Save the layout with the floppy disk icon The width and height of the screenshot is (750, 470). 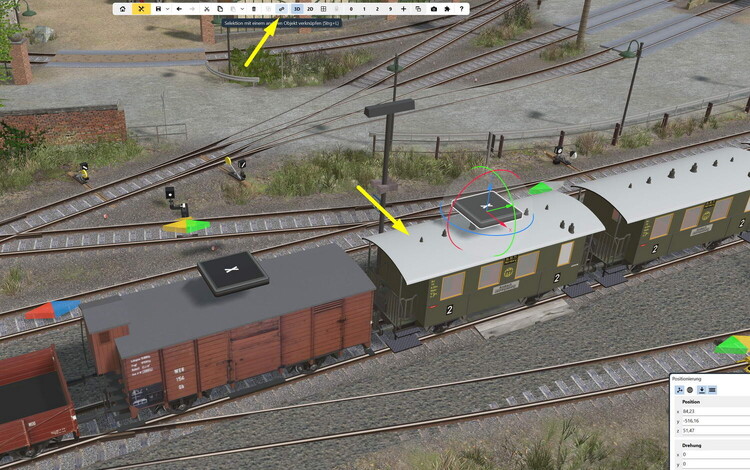pyautogui.click(x=158, y=9)
